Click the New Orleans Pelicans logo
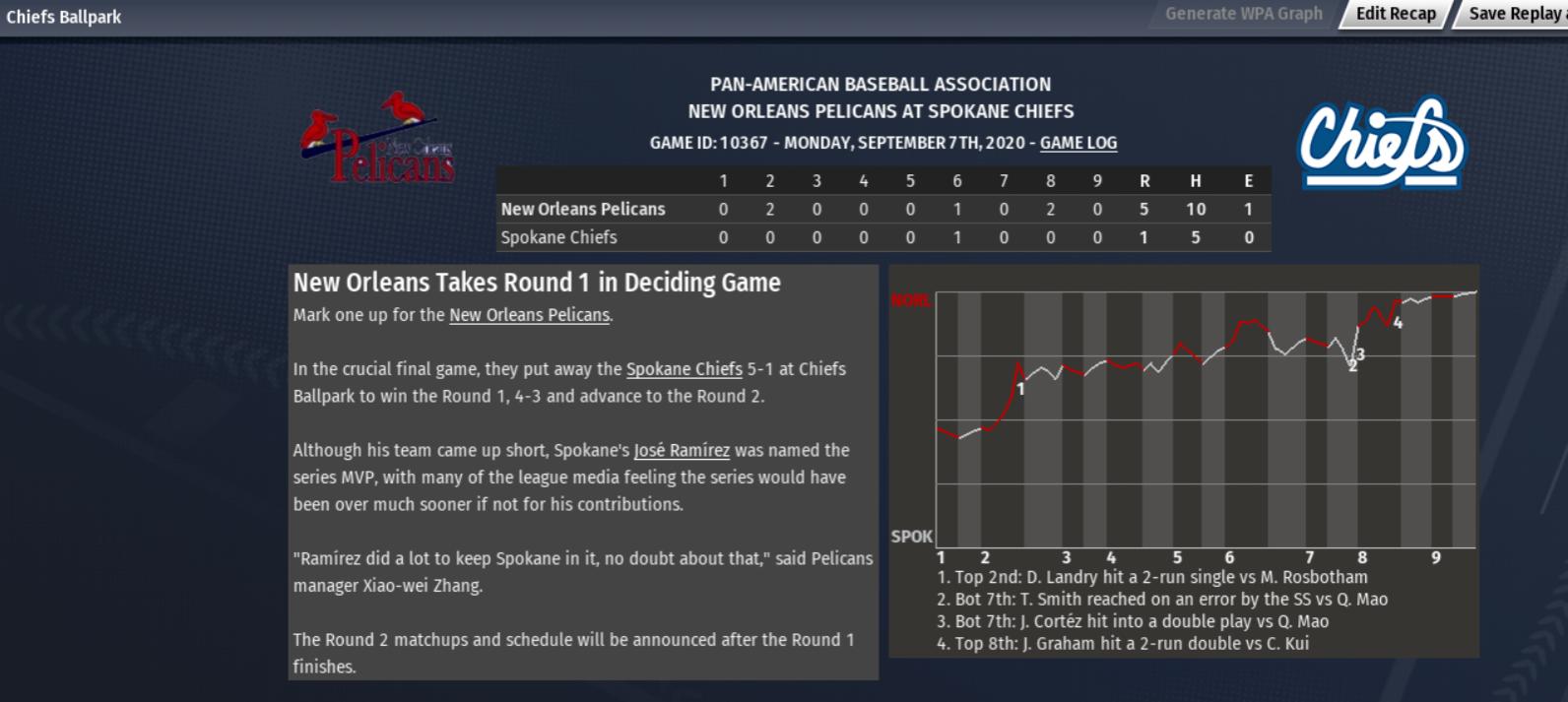 [379, 140]
